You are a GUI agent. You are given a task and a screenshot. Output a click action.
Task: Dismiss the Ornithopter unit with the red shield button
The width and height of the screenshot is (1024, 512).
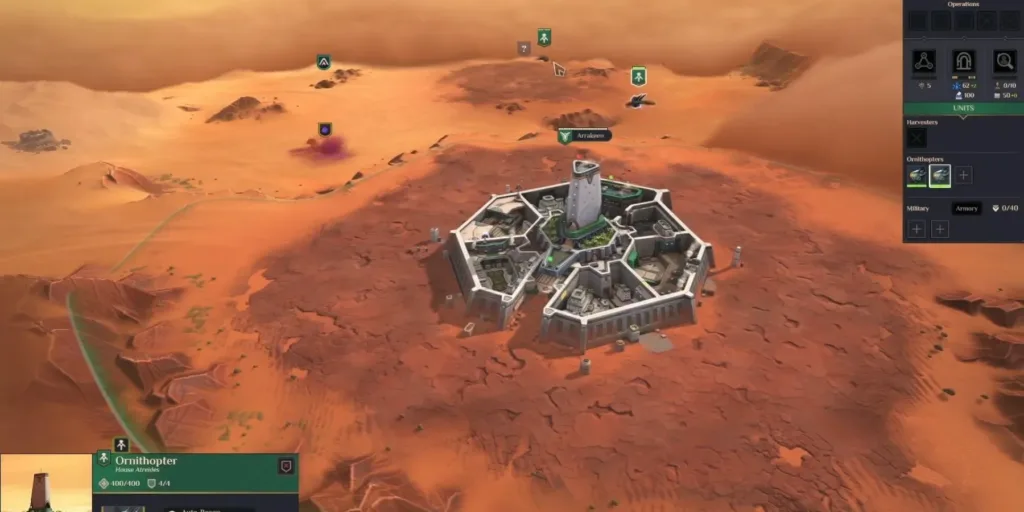(x=286, y=466)
